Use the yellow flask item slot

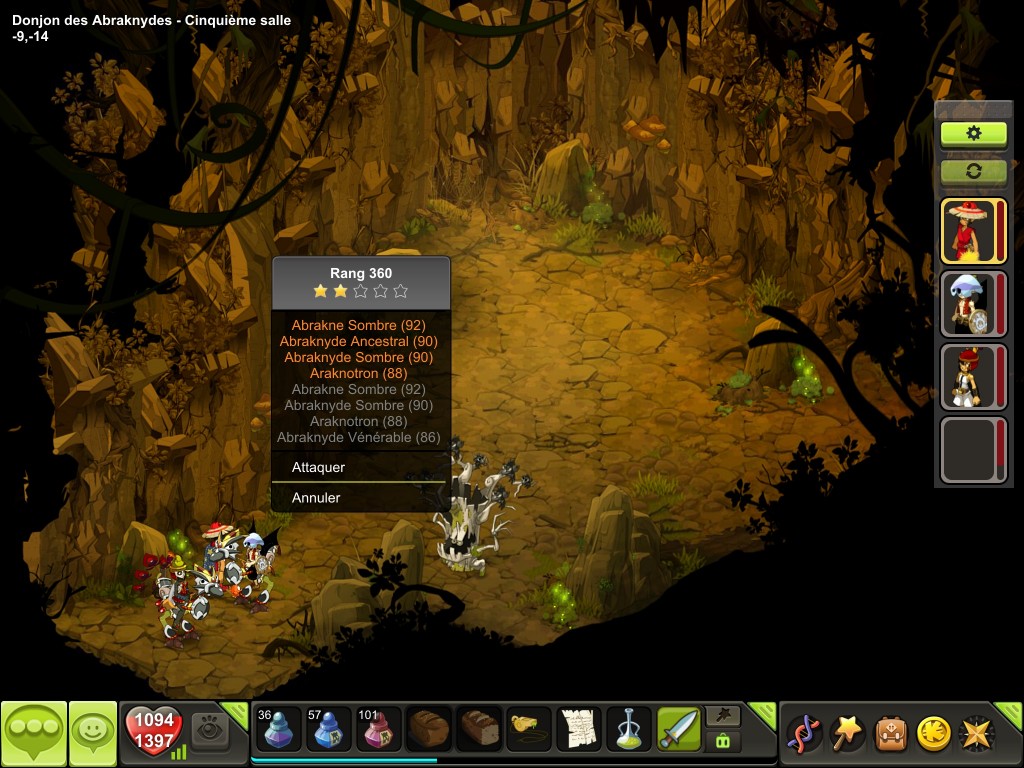629,729
